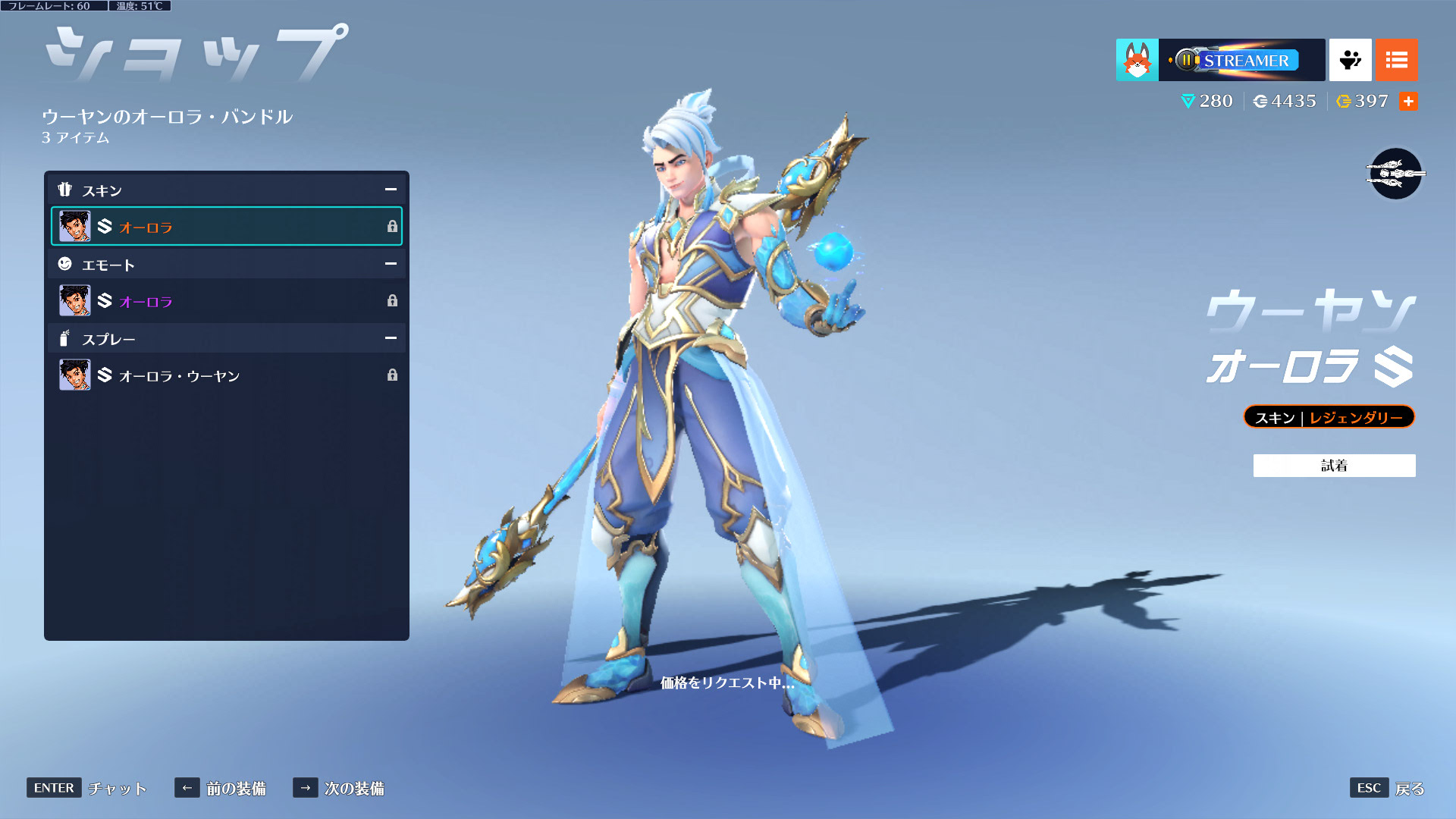Collapse the スプレー category header
1456x819 pixels.
(x=391, y=338)
